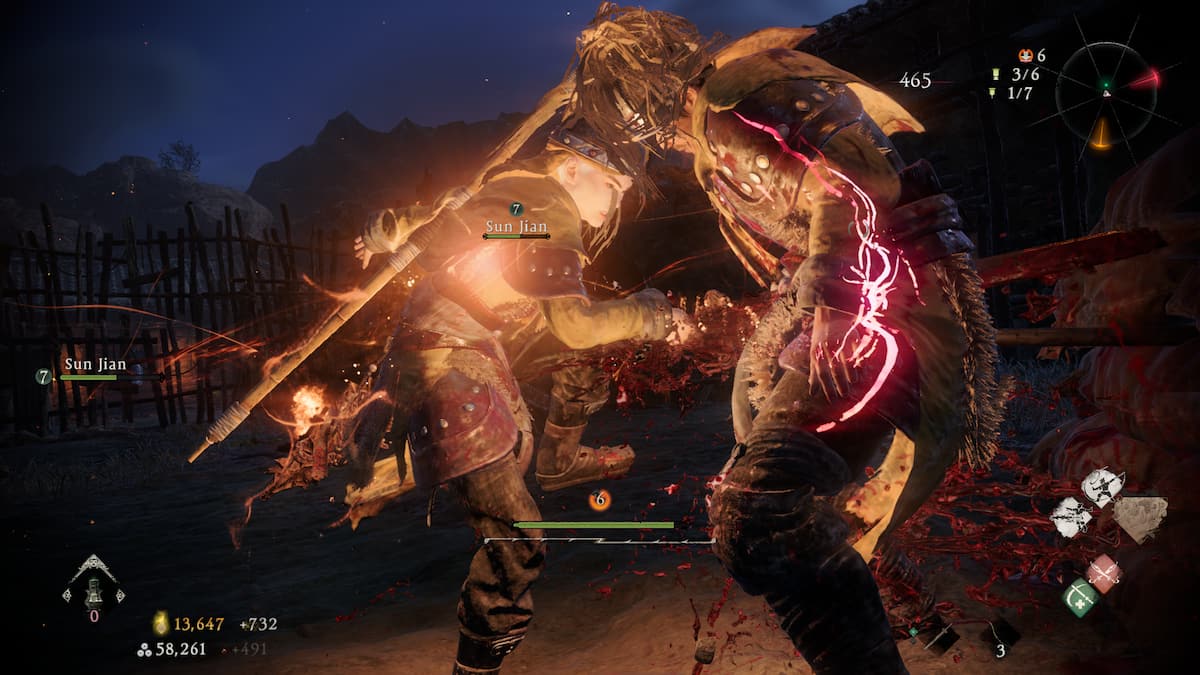1200x675 pixels.
Task: Select the large battle flag counter icon
Action: pyautogui.click(x=995, y=74)
